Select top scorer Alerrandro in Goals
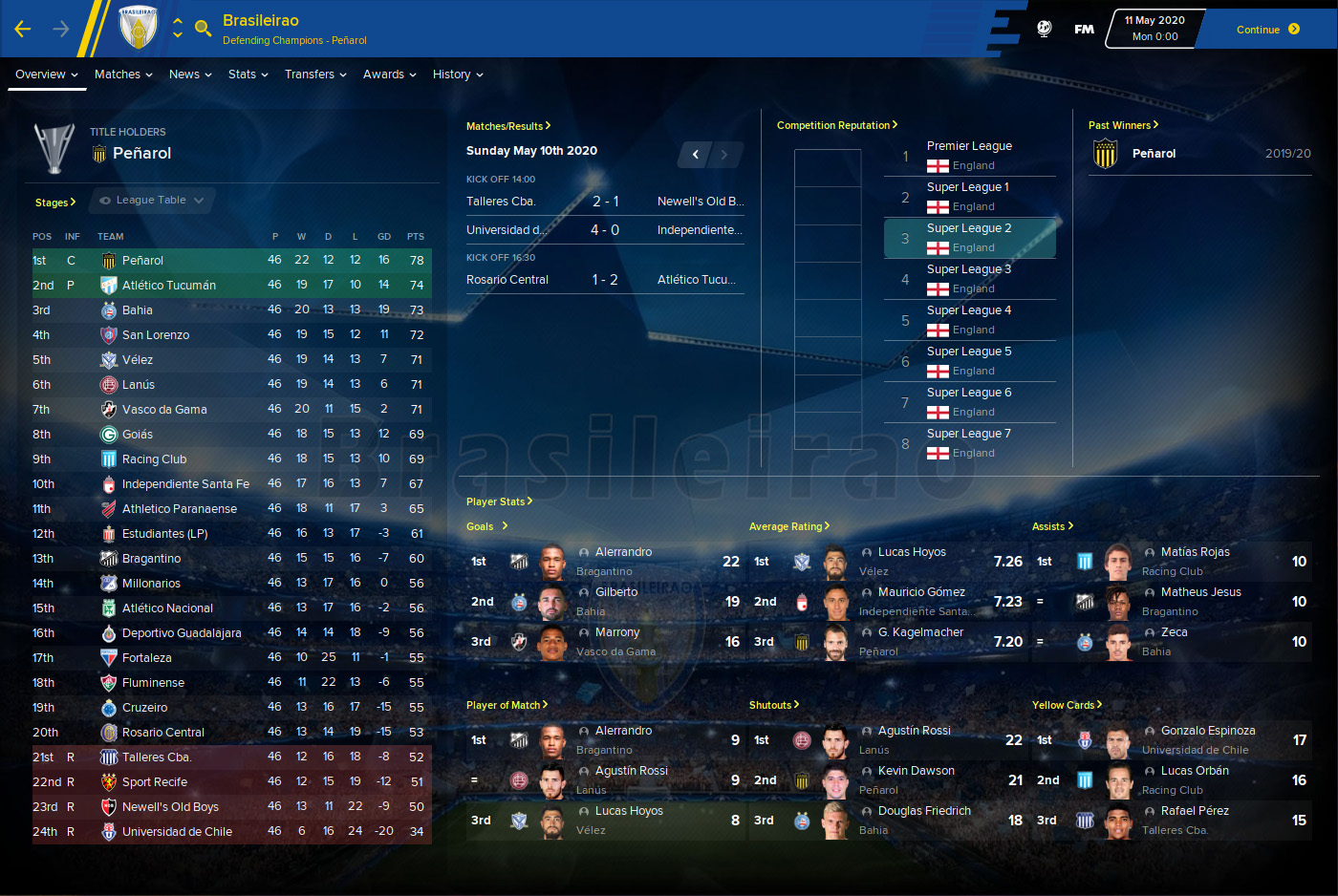The image size is (1338, 896). pyautogui.click(x=623, y=552)
